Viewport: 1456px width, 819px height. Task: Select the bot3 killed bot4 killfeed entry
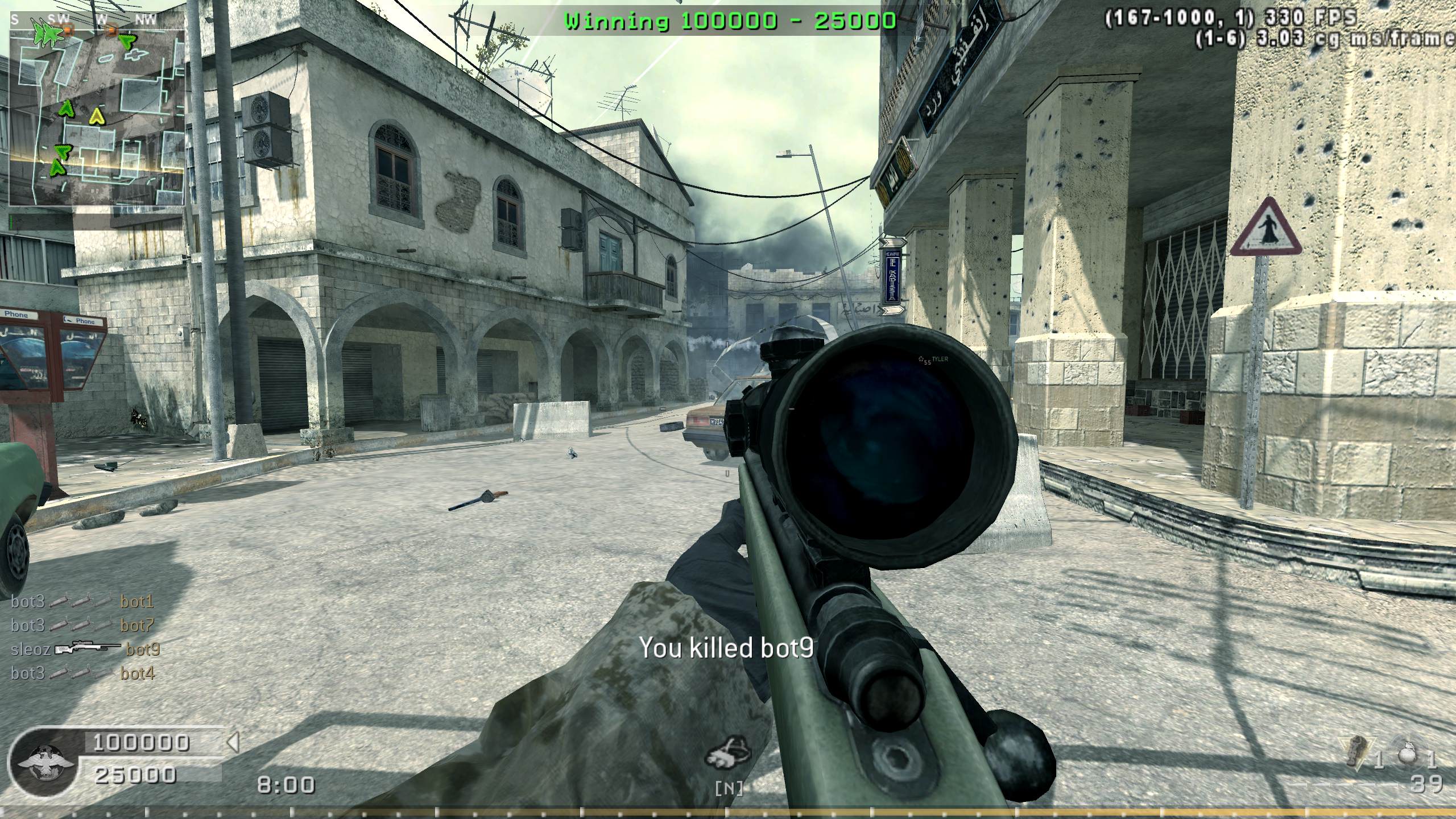click(82, 673)
